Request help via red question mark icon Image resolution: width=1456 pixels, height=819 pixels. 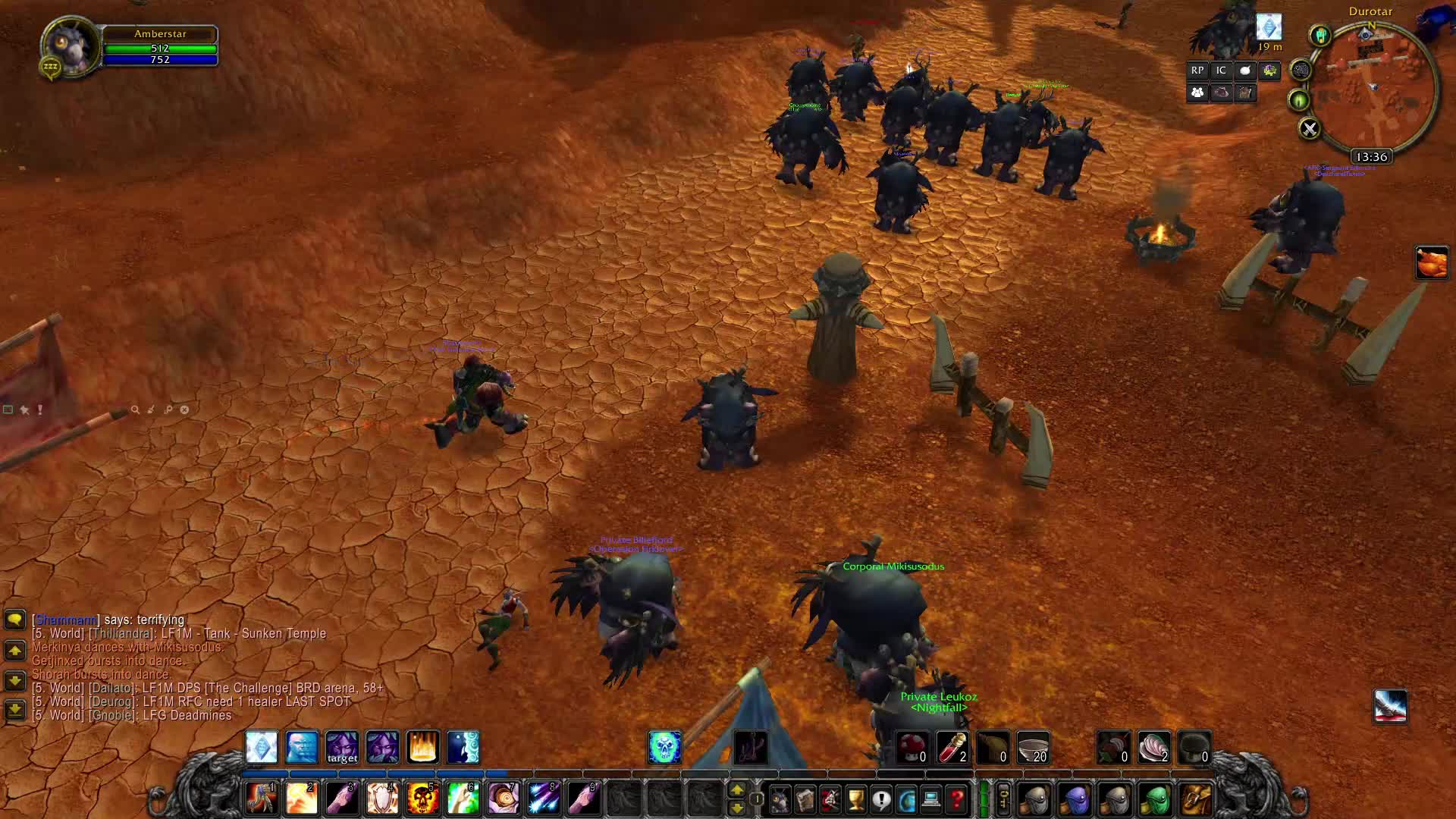click(x=957, y=798)
